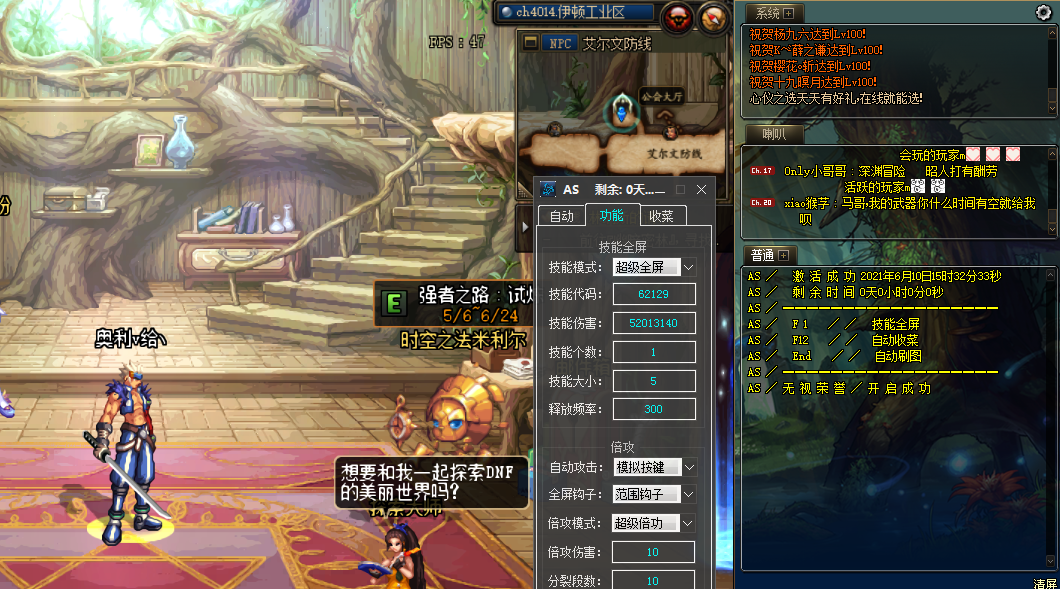Select the 普通 chat tab
Image resolution: width=1060 pixels, height=589 pixels.
[762, 255]
